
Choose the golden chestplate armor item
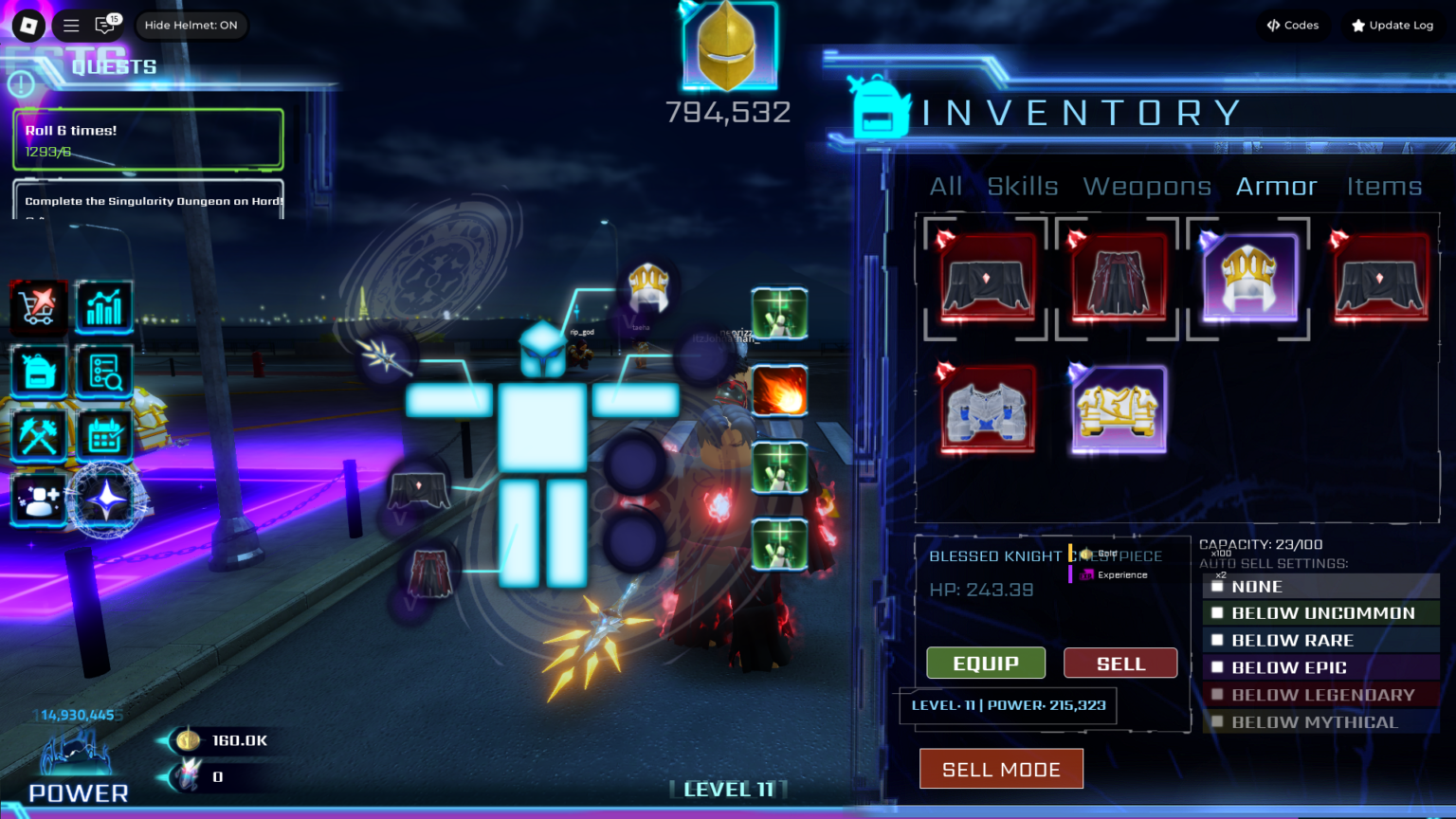tap(1119, 409)
